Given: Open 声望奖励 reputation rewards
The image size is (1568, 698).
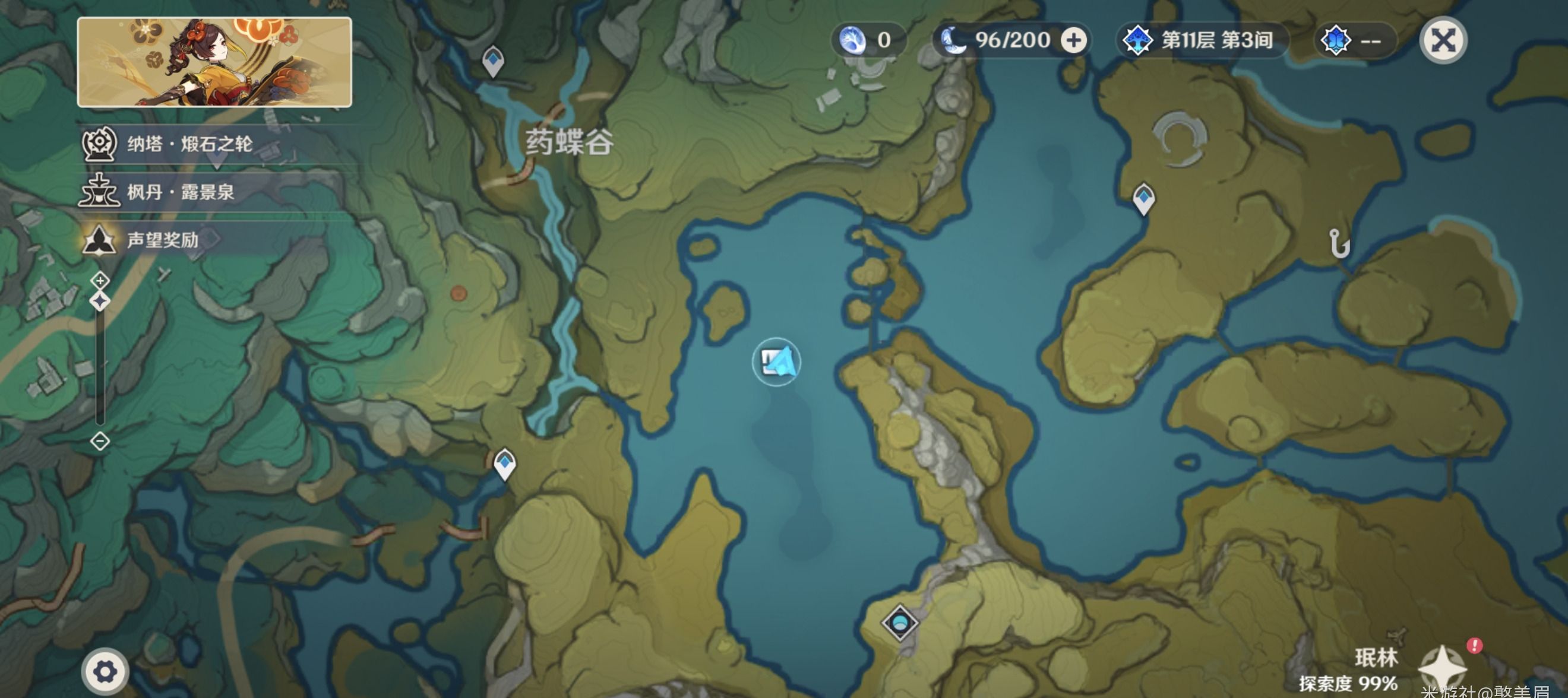Looking at the screenshot, I should 162,240.
